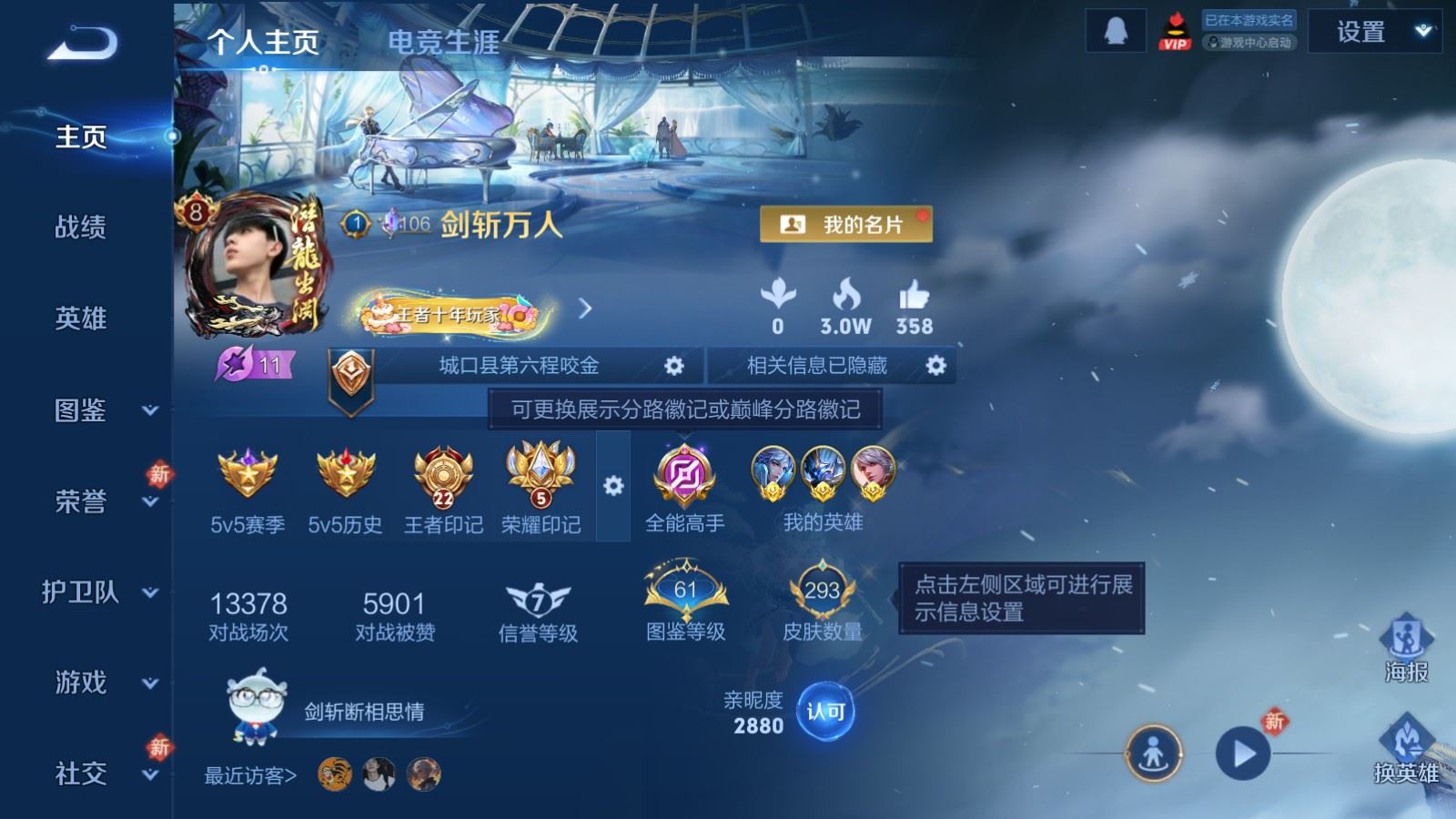Screen dimensions: 1456x819
Task: Click the 图鉴等级 level 61 badge
Action: [x=687, y=590]
